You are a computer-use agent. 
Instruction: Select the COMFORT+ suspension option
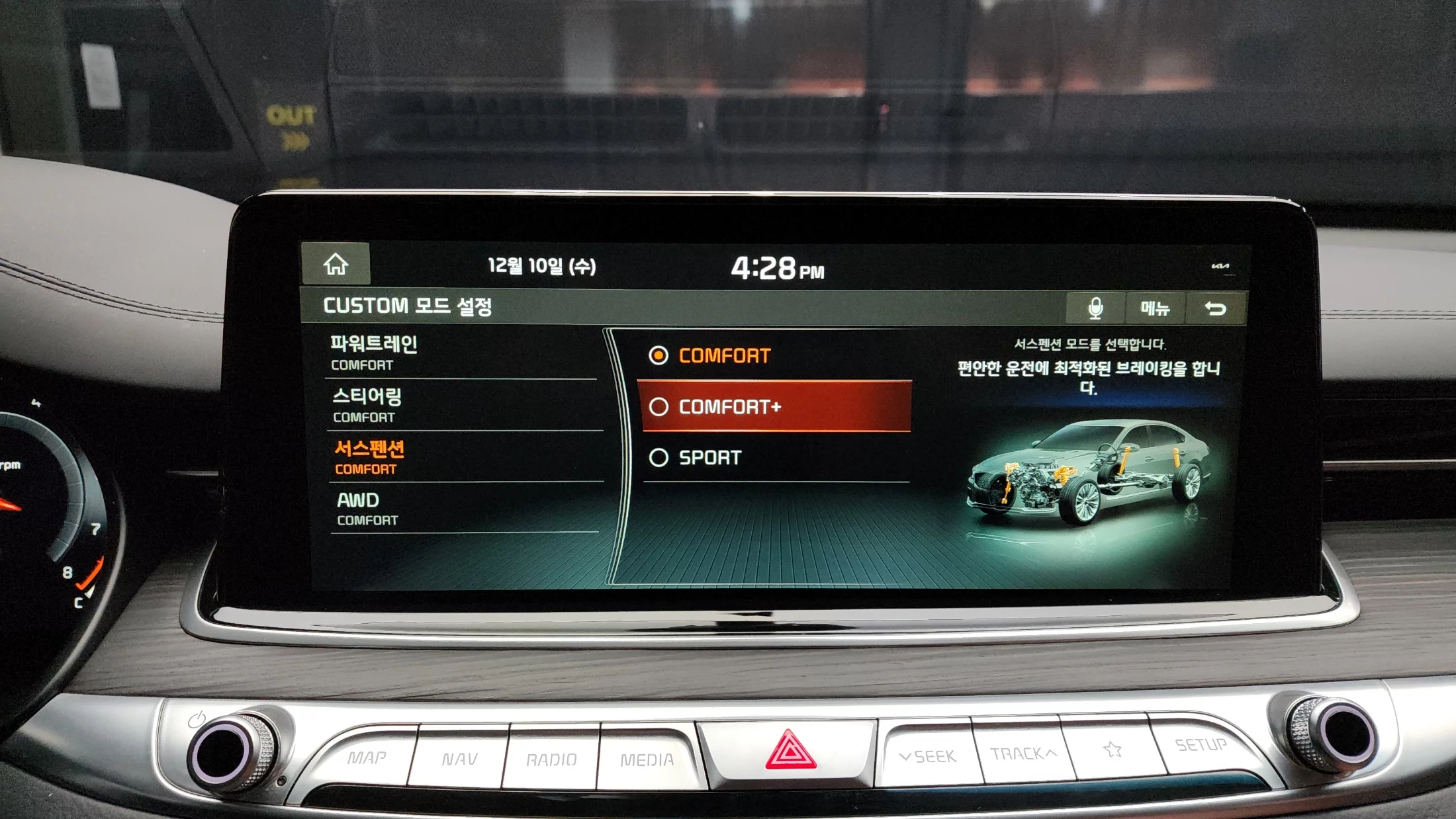click(x=776, y=407)
